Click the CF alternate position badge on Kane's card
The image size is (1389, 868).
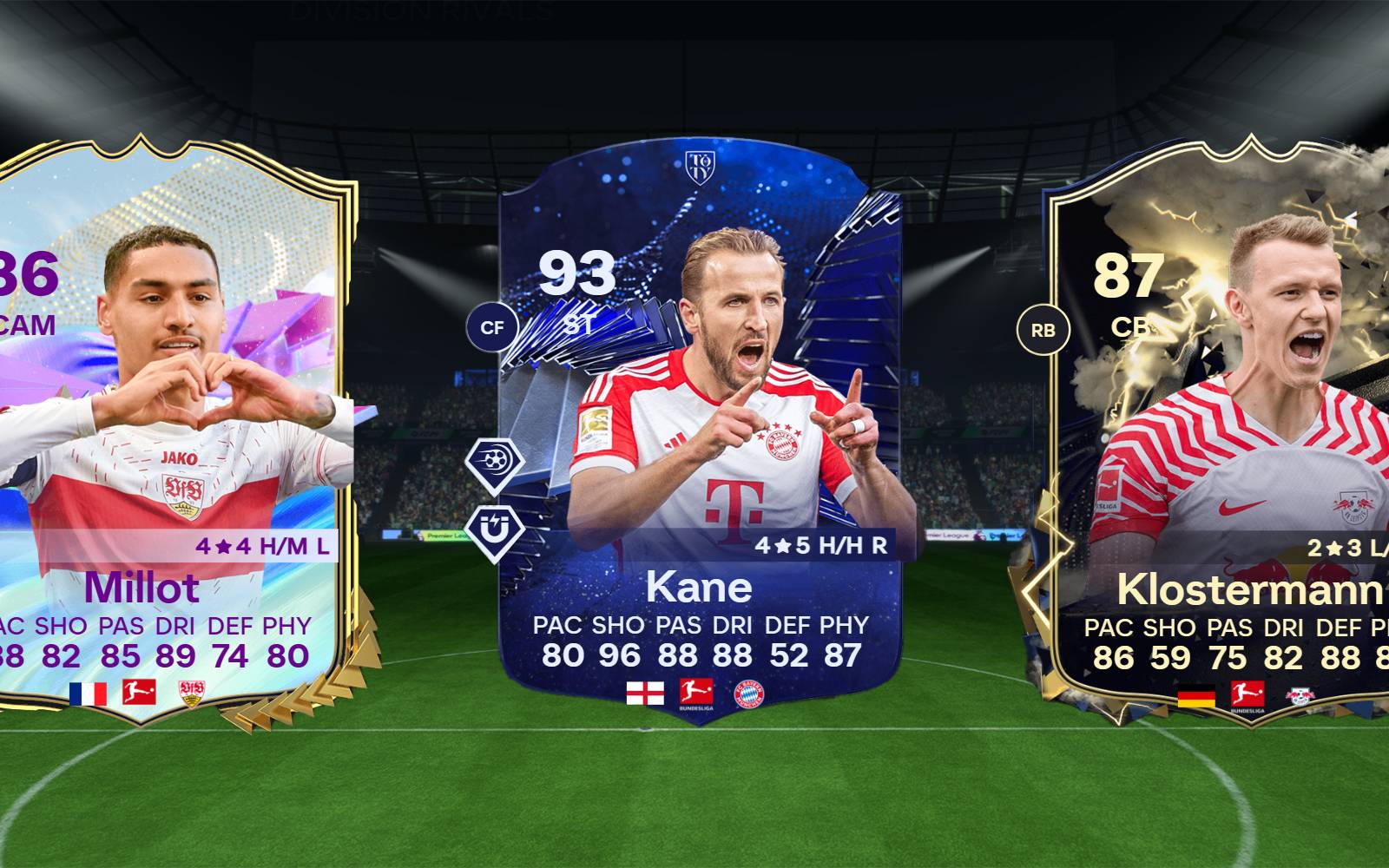(492, 329)
